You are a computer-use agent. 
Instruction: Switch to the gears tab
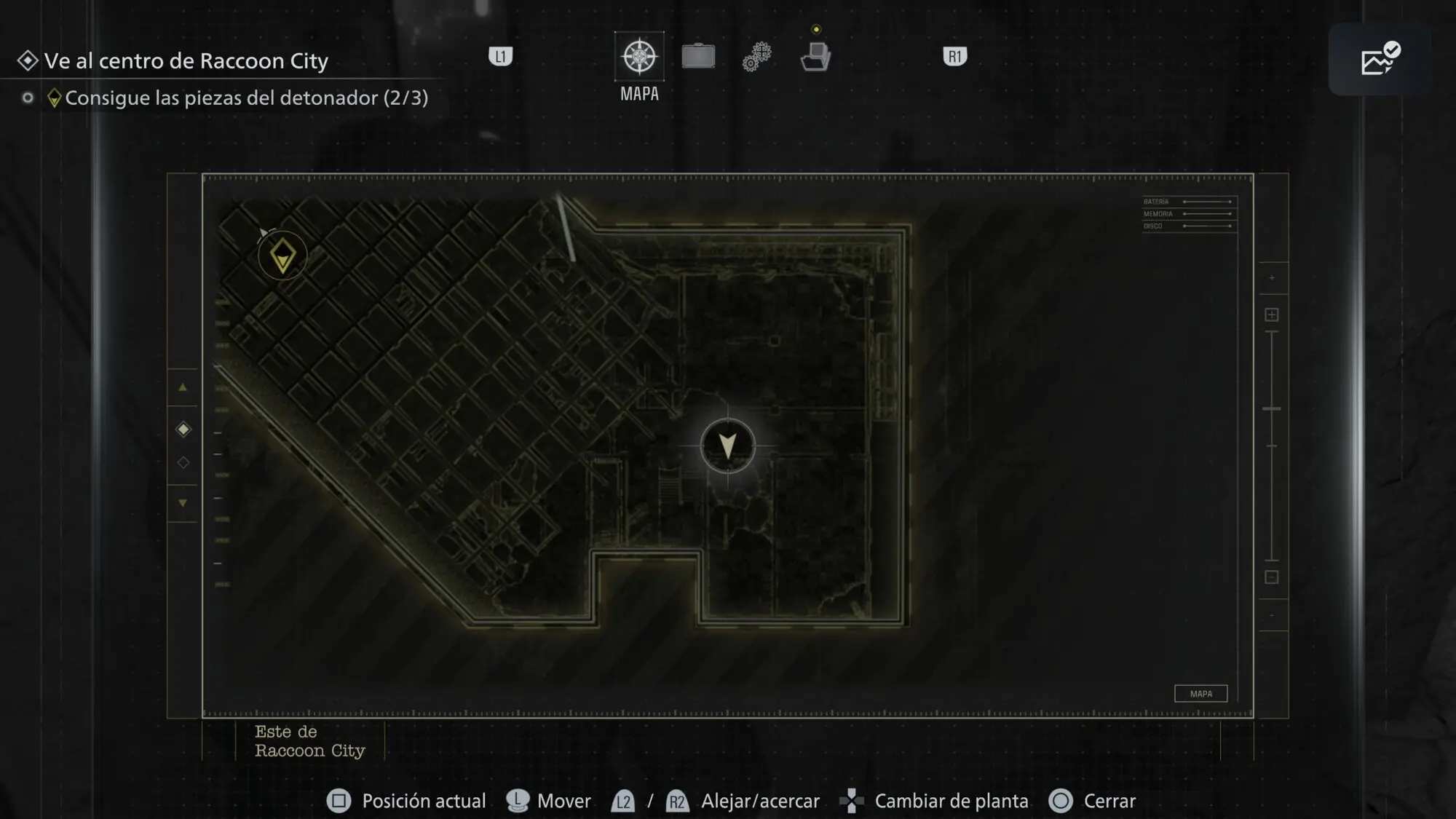coord(757,57)
